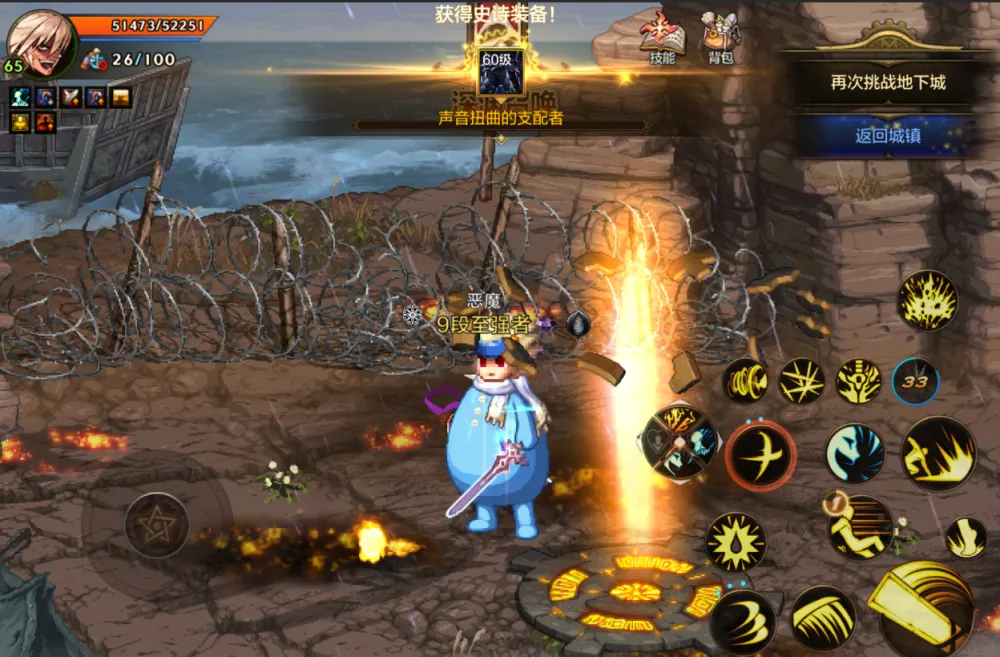The image size is (1000, 657).
Task: Use the crossed slashes skill
Action: (x=802, y=381)
